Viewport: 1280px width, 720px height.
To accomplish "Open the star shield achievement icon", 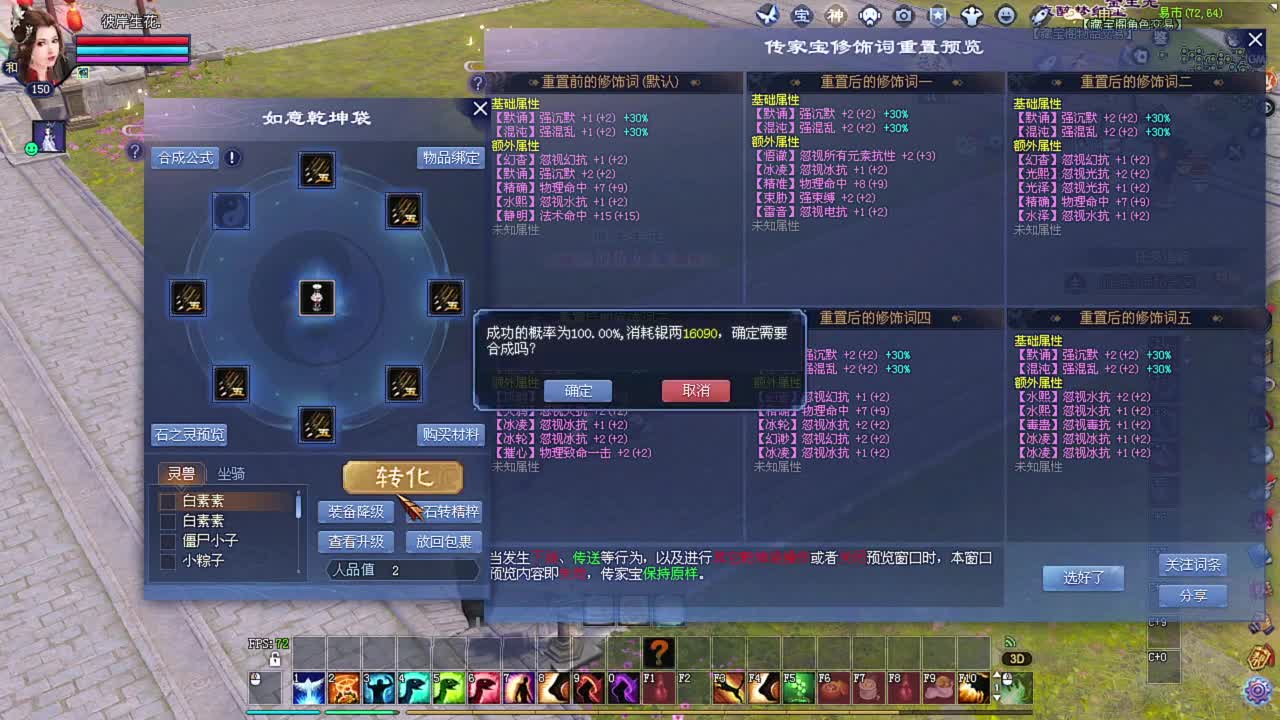I will coord(936,14).
